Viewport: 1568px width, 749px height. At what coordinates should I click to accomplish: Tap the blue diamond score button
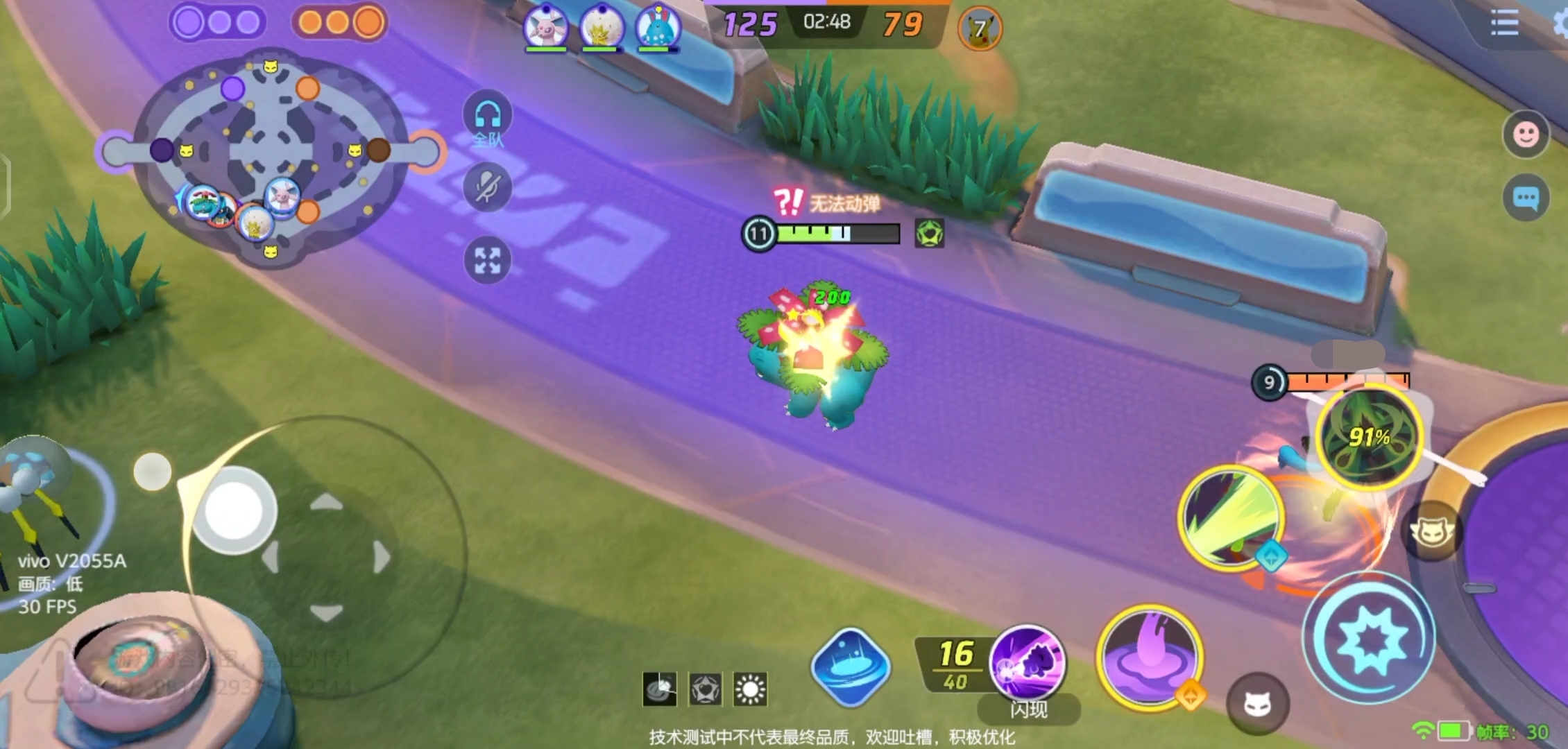pos(851,667)
